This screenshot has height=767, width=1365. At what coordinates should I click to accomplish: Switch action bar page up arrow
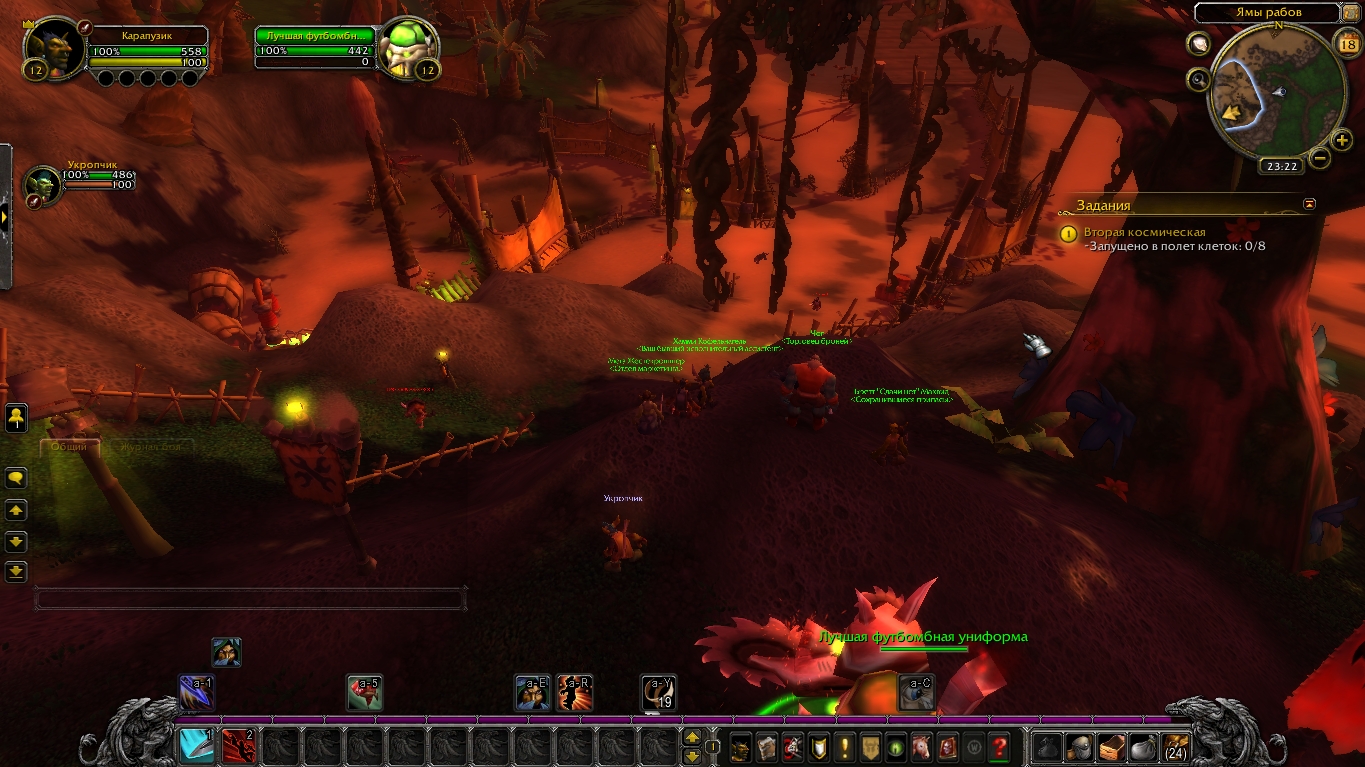(x=691, y=738)
